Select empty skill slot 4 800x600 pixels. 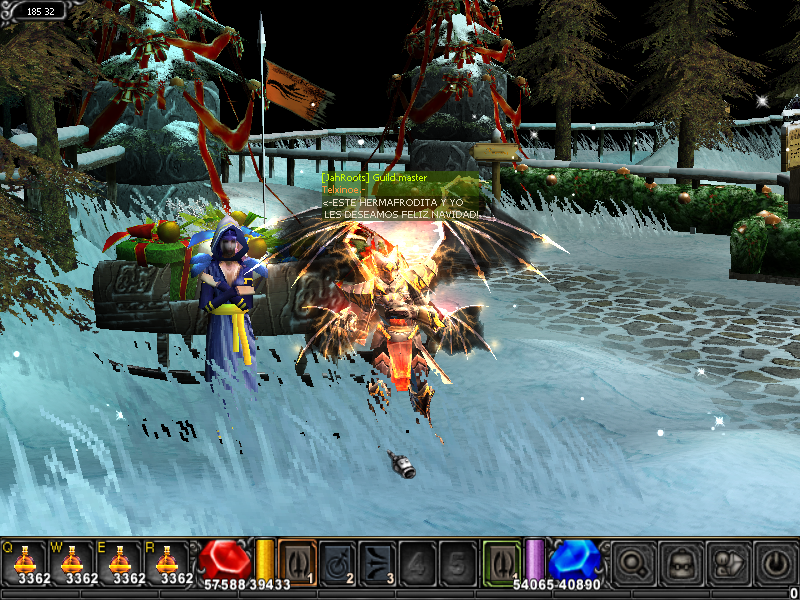point(417,560)
